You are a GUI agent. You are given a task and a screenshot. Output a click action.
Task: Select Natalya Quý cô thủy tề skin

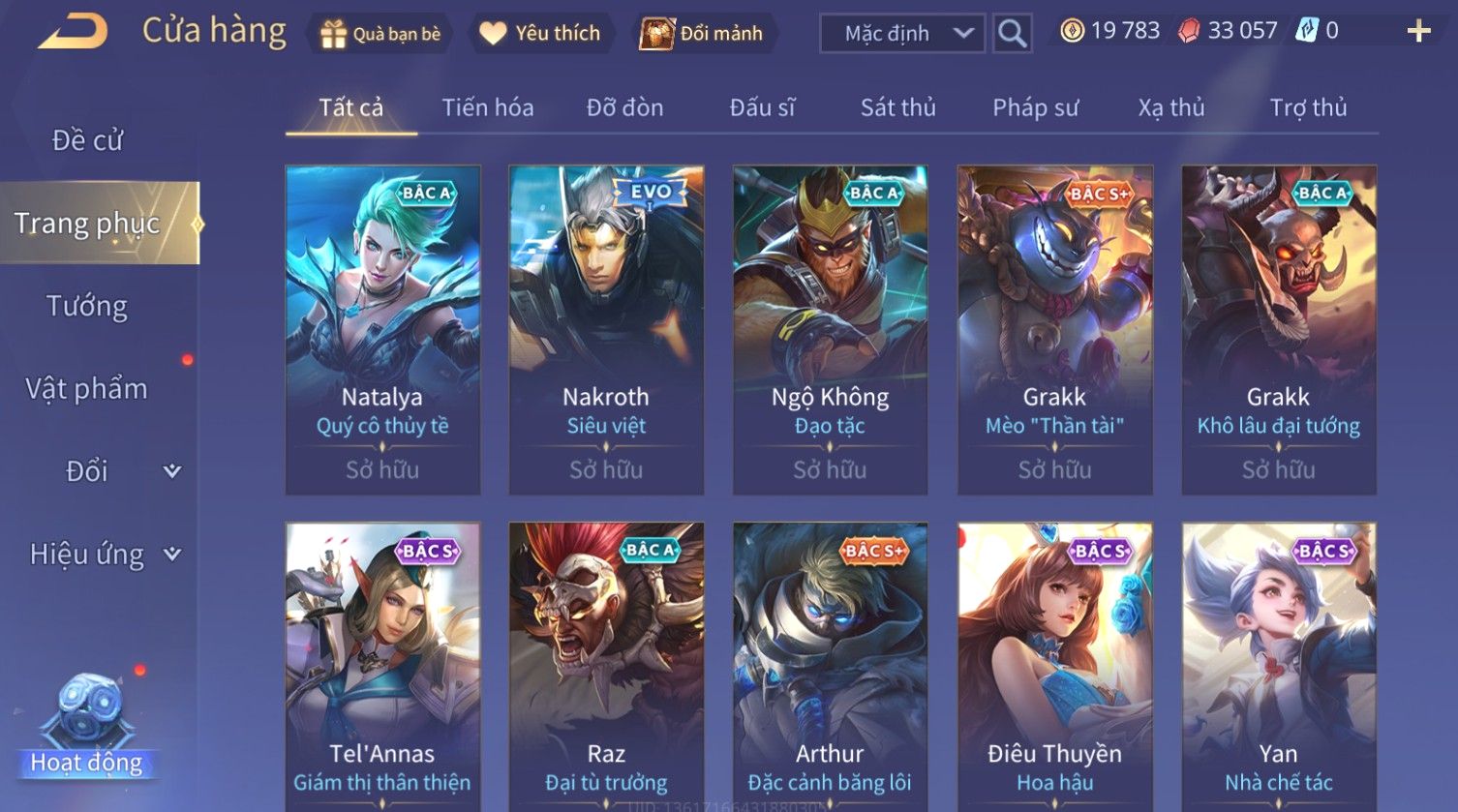click(382, 329)
